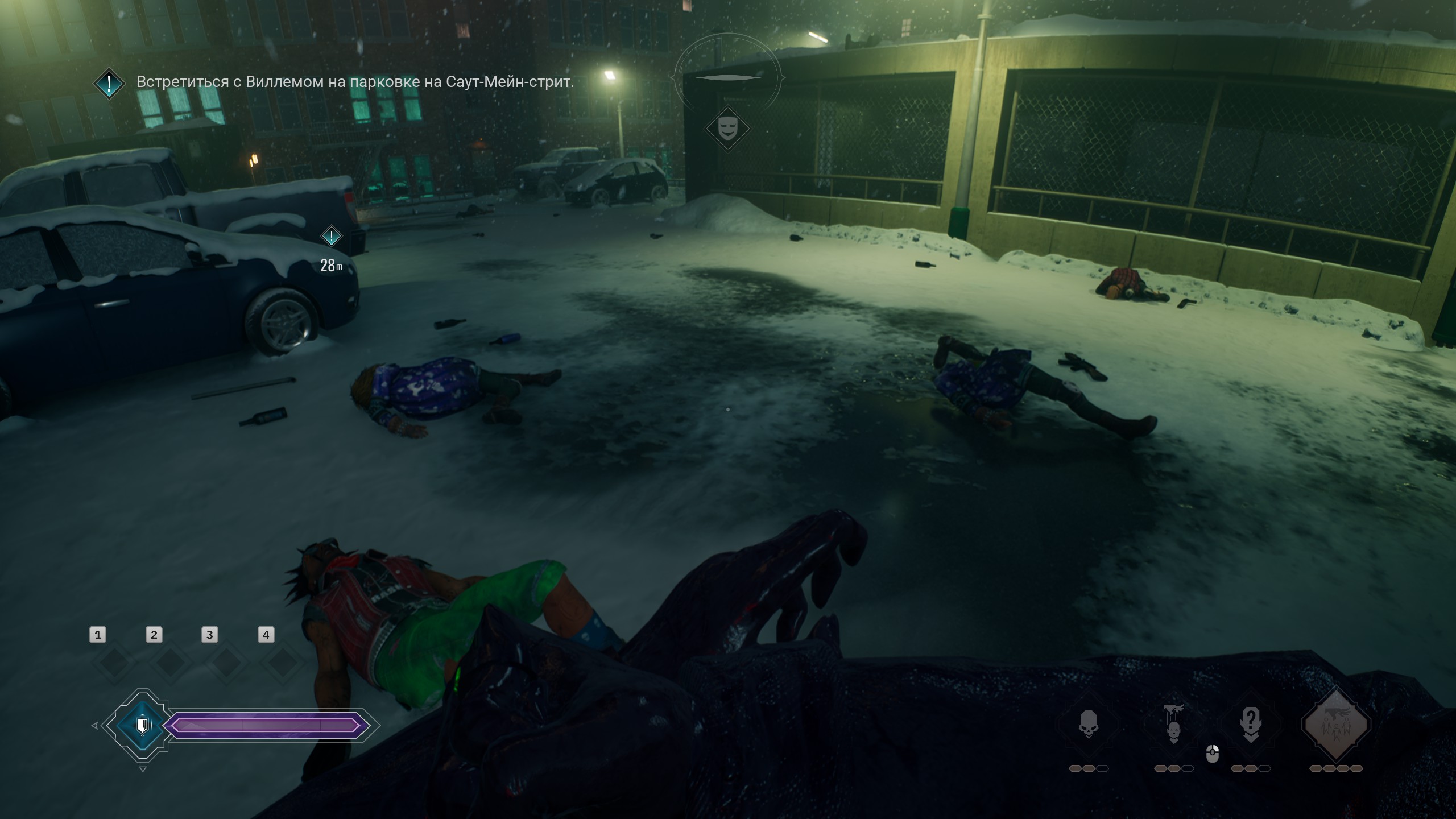Screen dimensions: 1456x819
Task: Select the 28m objective waypoint marker
Action: tap(331, 236)
